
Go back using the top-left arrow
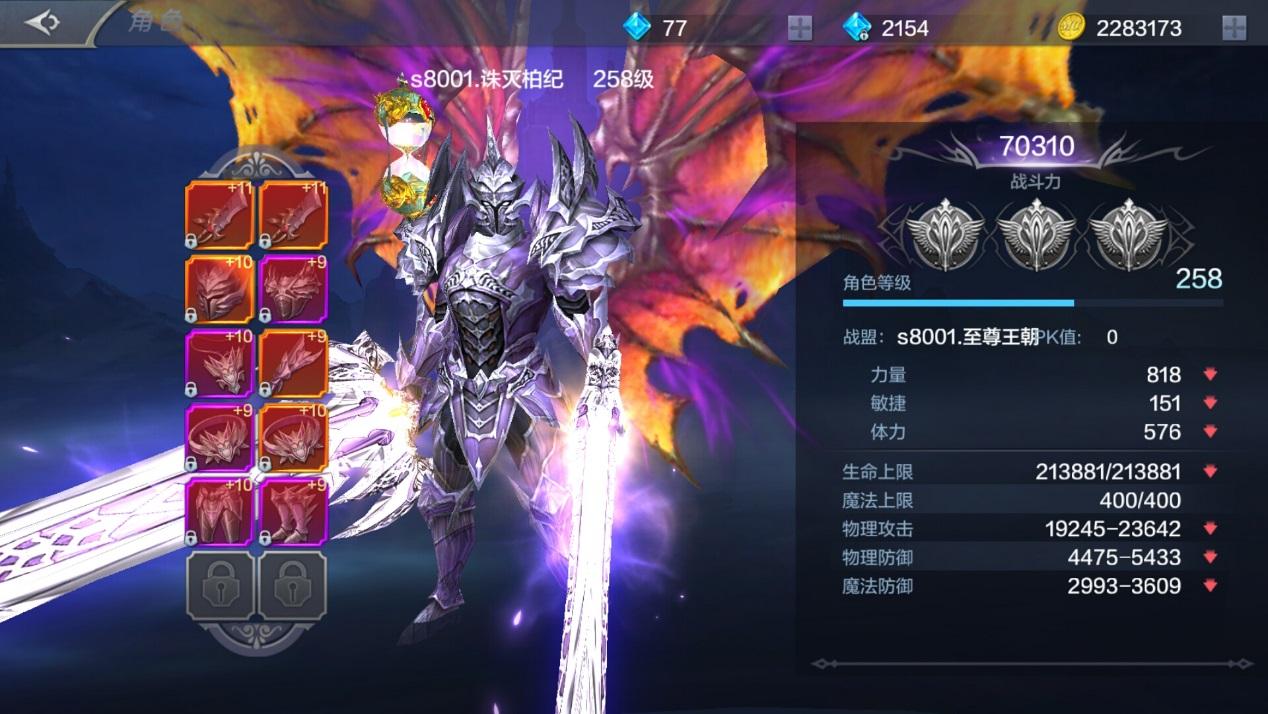tap(43, 23)
